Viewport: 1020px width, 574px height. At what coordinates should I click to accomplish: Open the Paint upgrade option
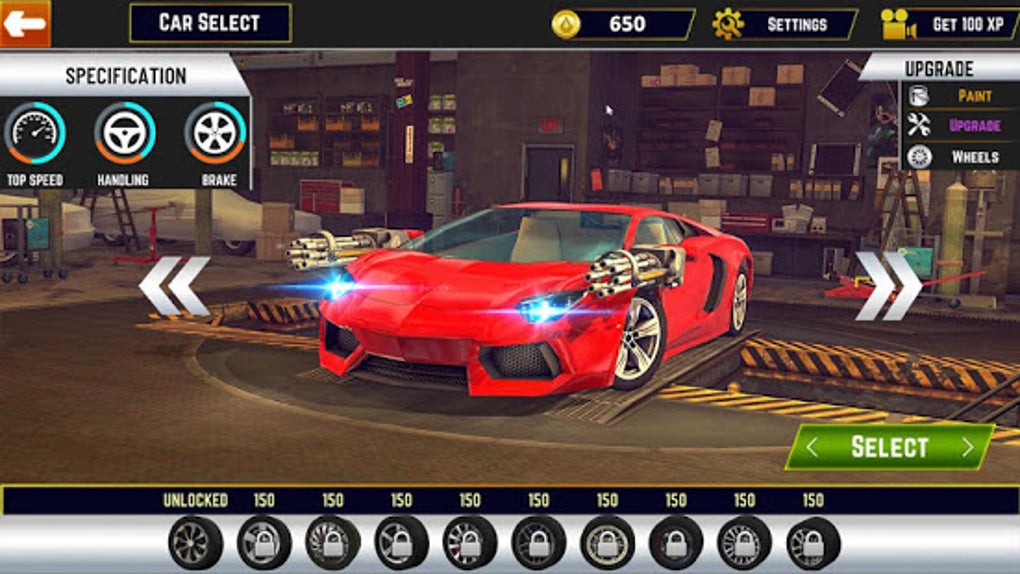pyautogui.click(x=960, y=96)
